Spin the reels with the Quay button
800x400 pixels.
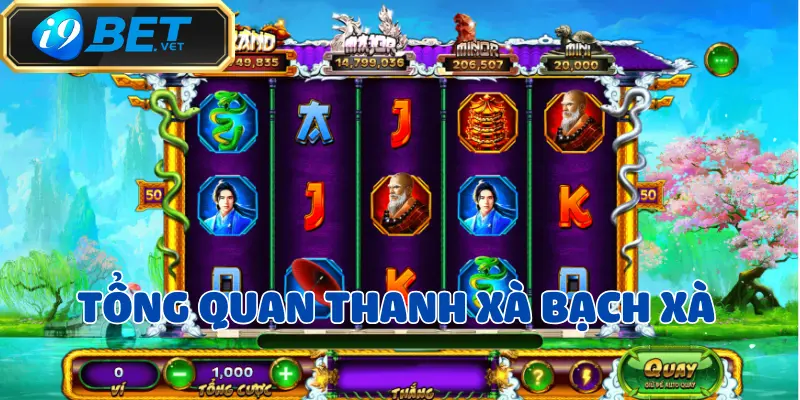coord(657,372)
